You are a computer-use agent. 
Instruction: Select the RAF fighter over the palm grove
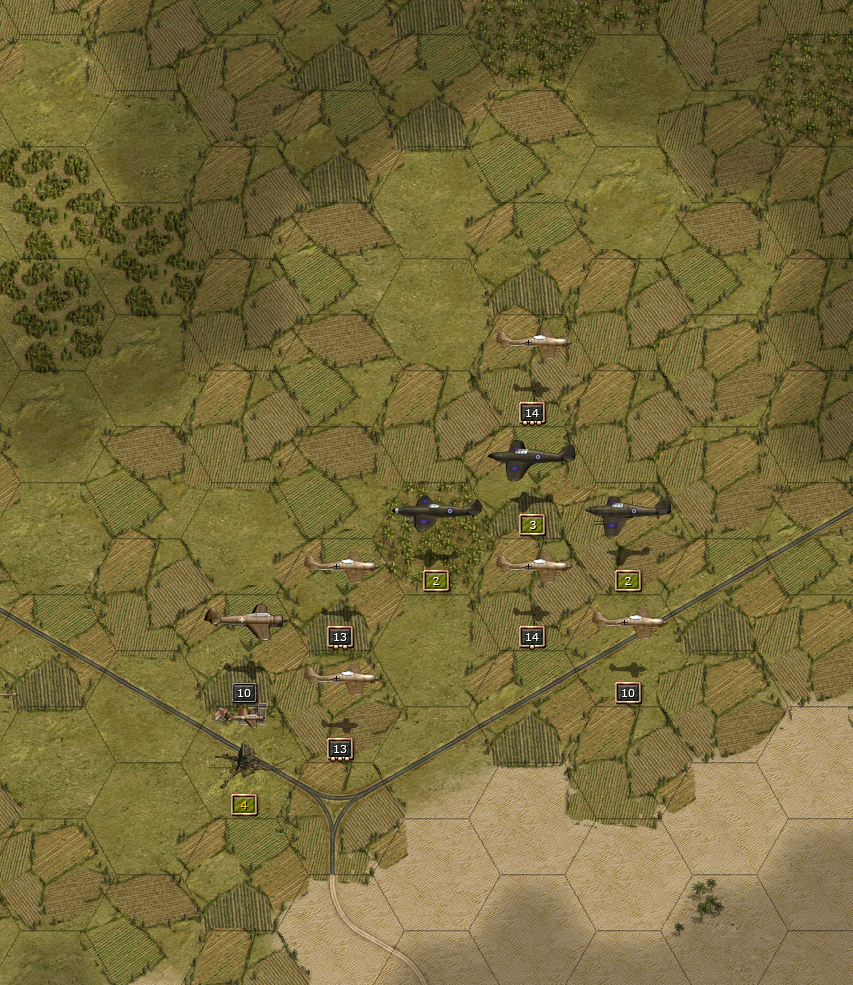tap(436, 510)
